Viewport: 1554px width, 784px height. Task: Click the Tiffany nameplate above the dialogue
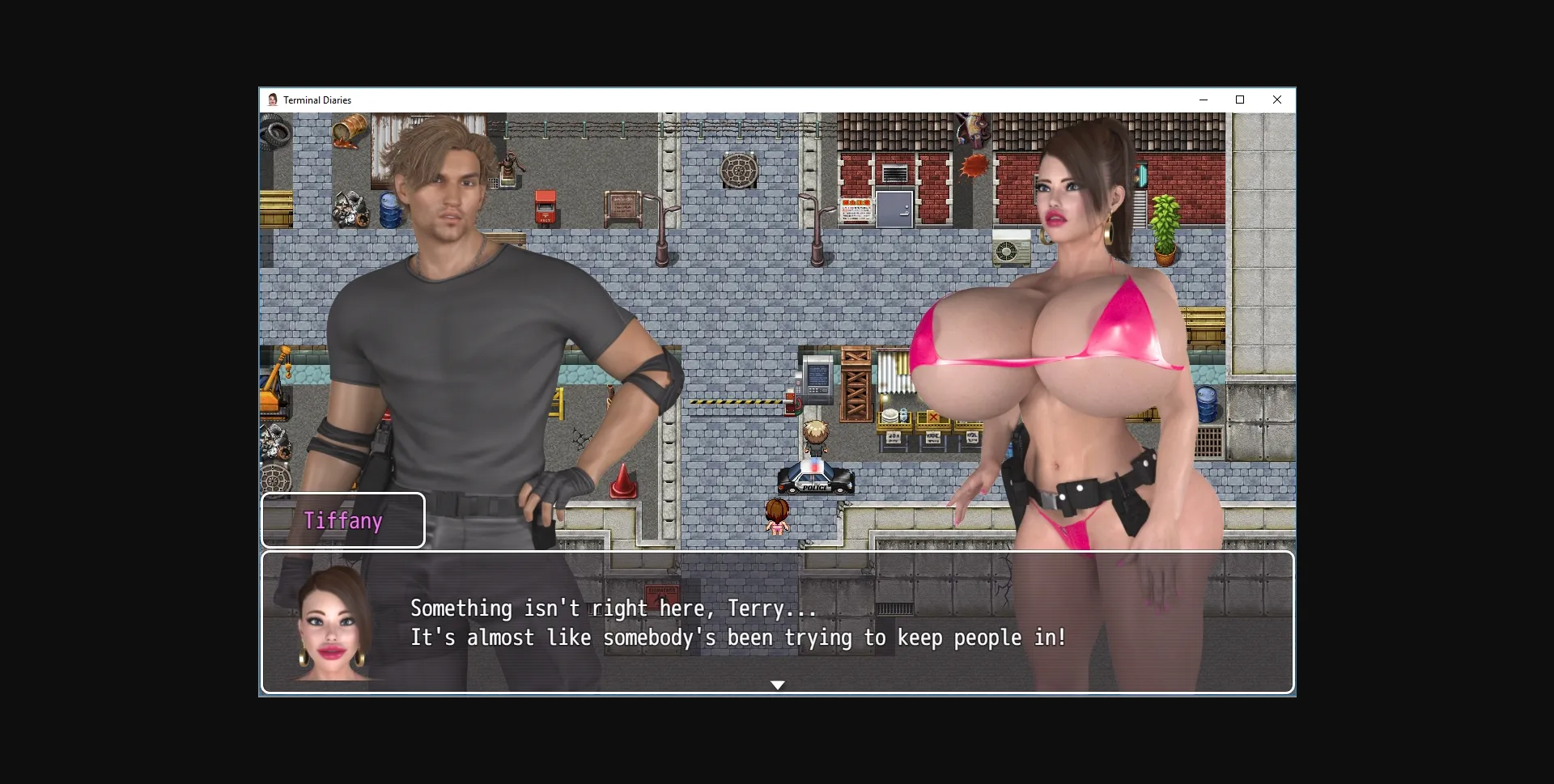point(343,521)
